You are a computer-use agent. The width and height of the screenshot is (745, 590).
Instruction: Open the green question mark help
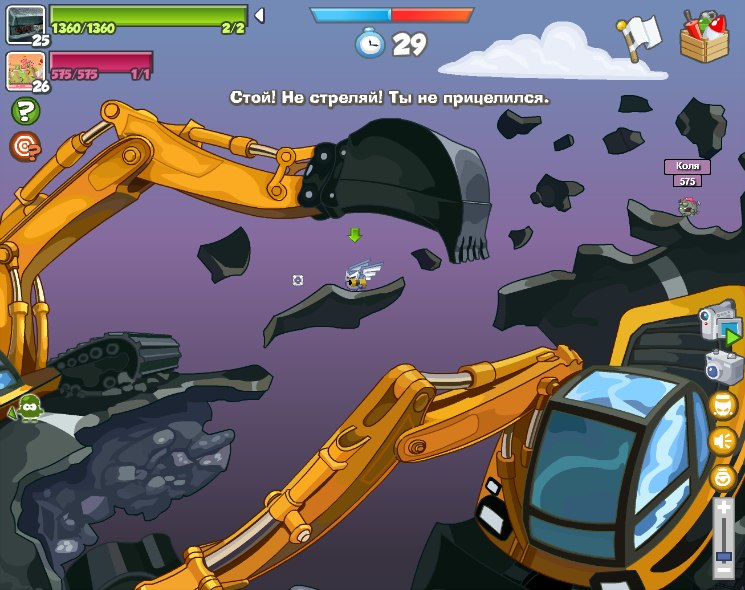24,111
